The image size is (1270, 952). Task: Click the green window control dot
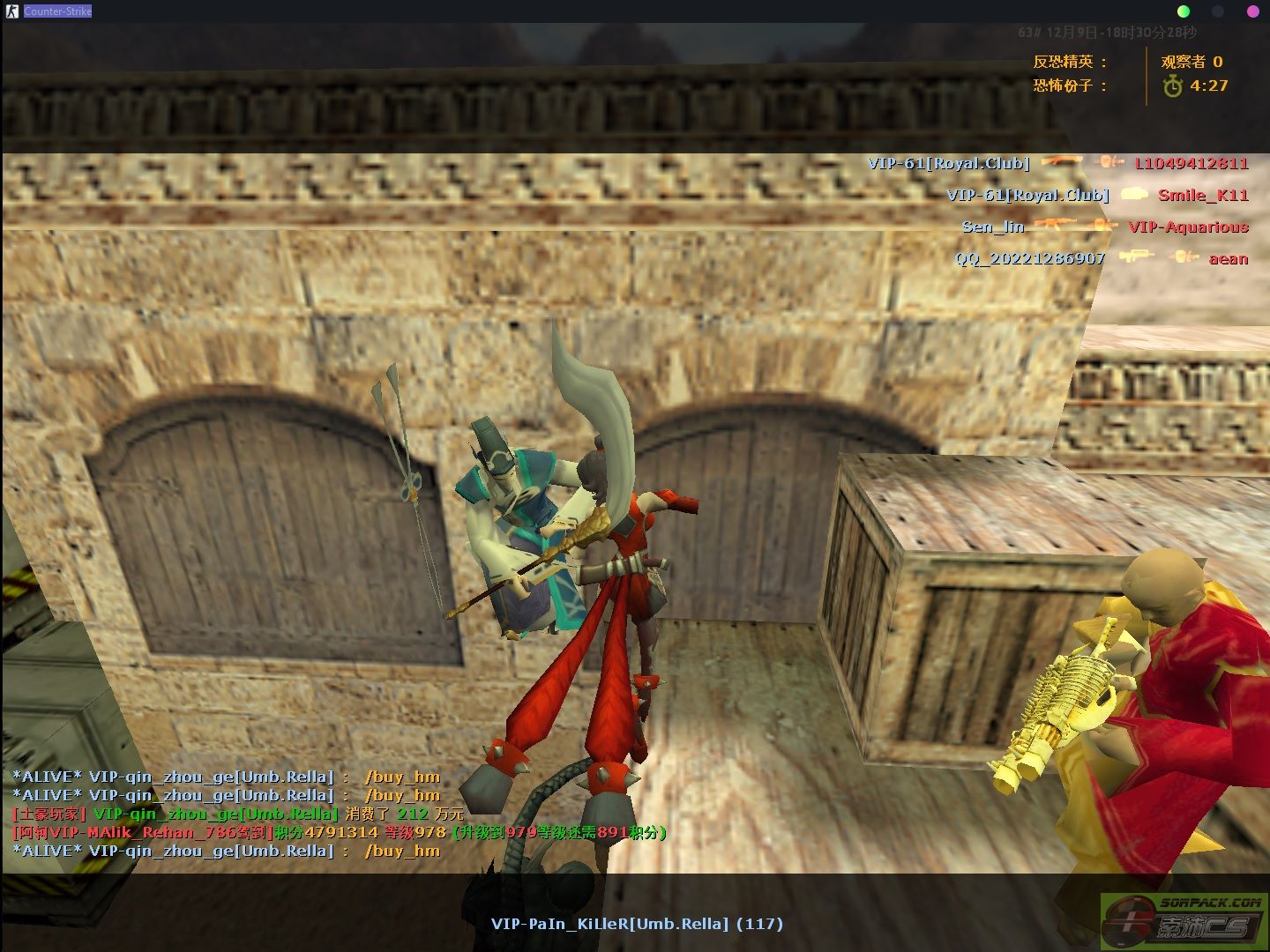[1184, 11]
